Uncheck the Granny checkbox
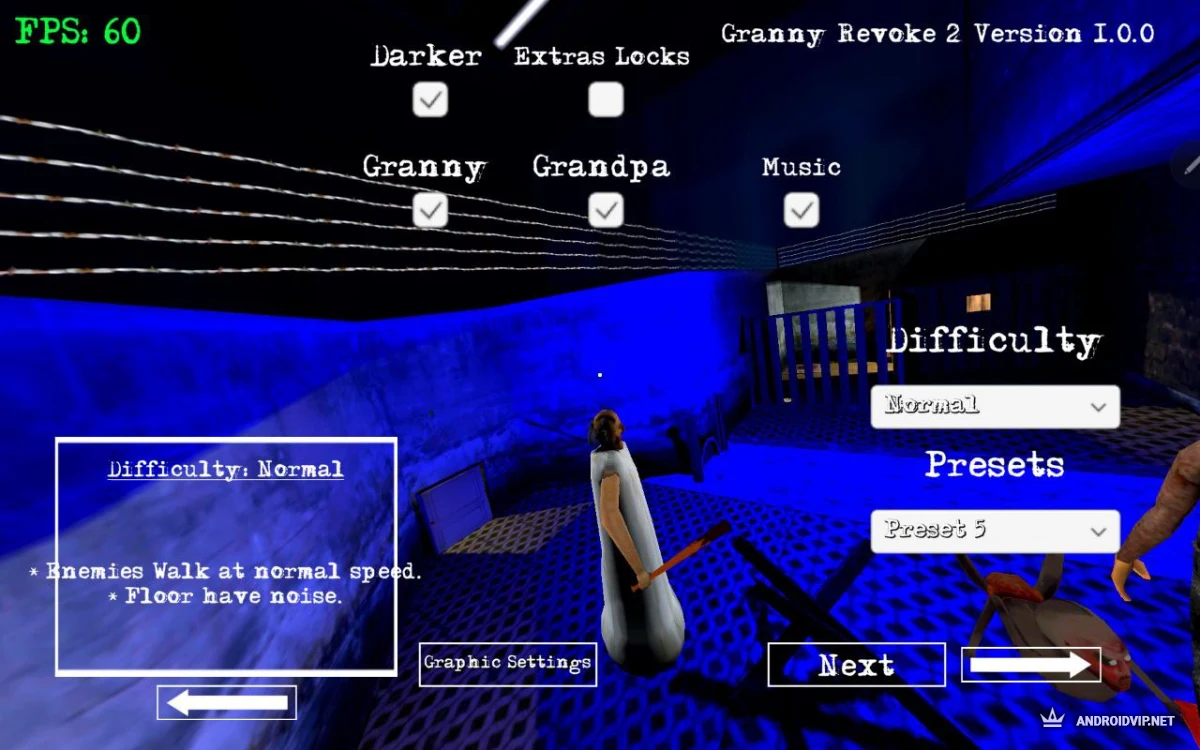The image size is (1200, 750). tap(430, 210)
